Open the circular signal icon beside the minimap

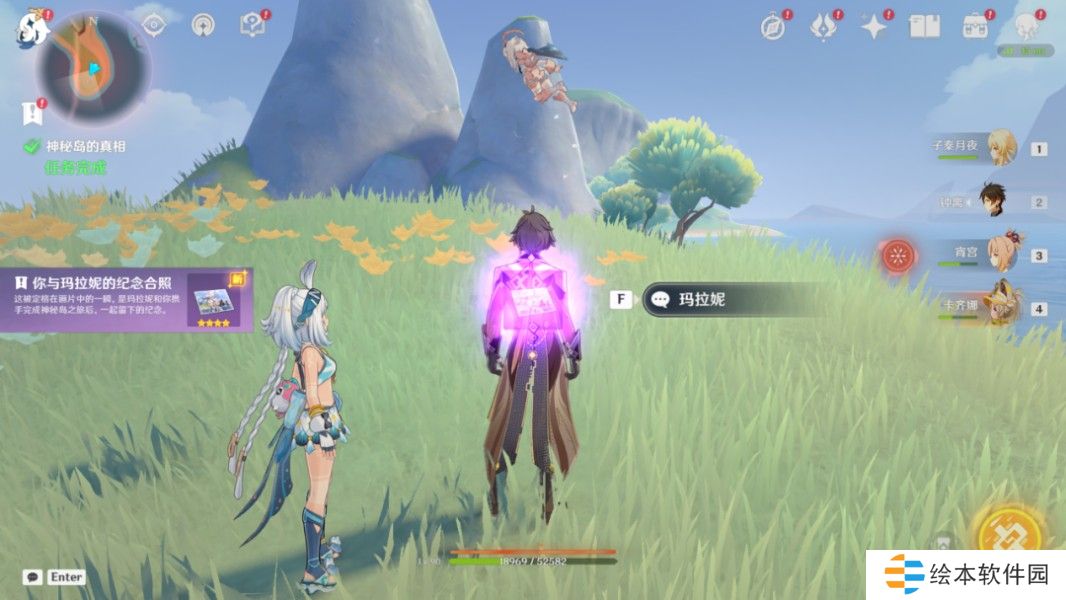pyautogui.click(x=203, y=26)
